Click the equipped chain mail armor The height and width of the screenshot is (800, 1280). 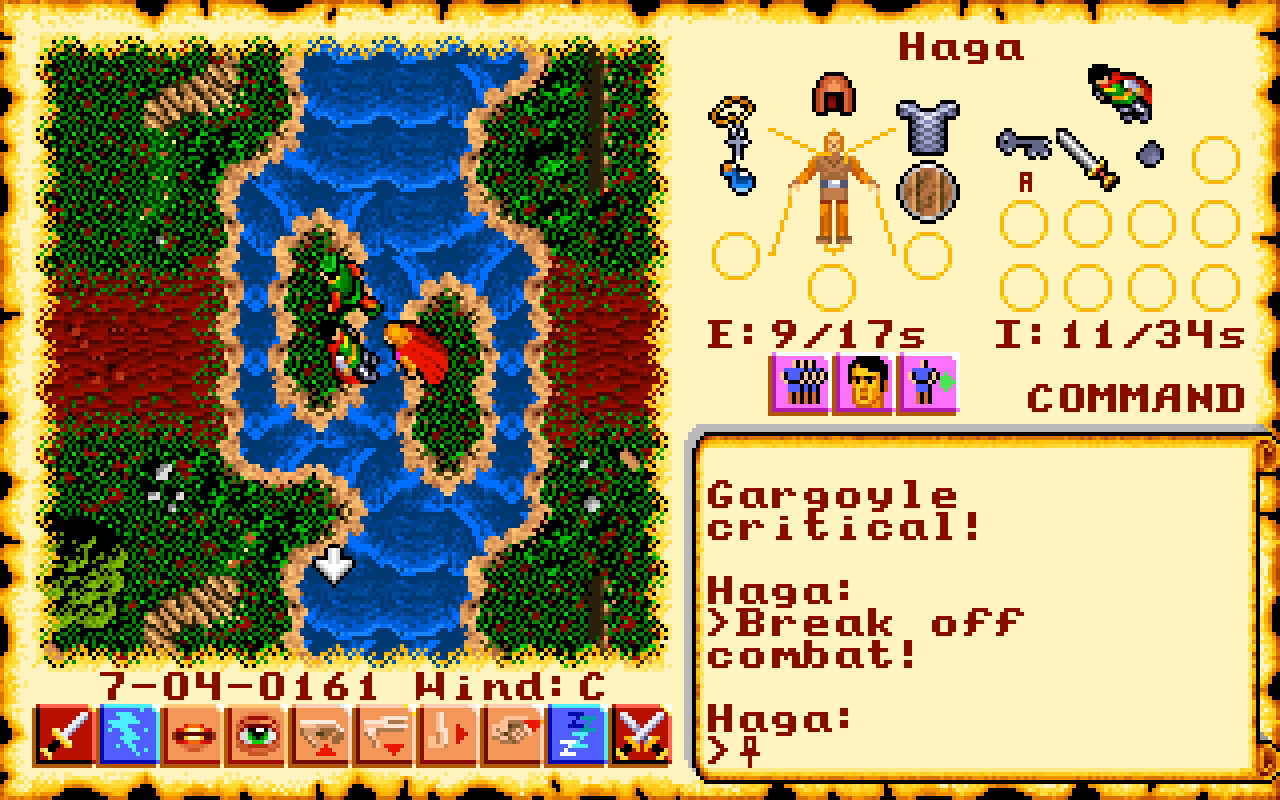tap(927, 124)
